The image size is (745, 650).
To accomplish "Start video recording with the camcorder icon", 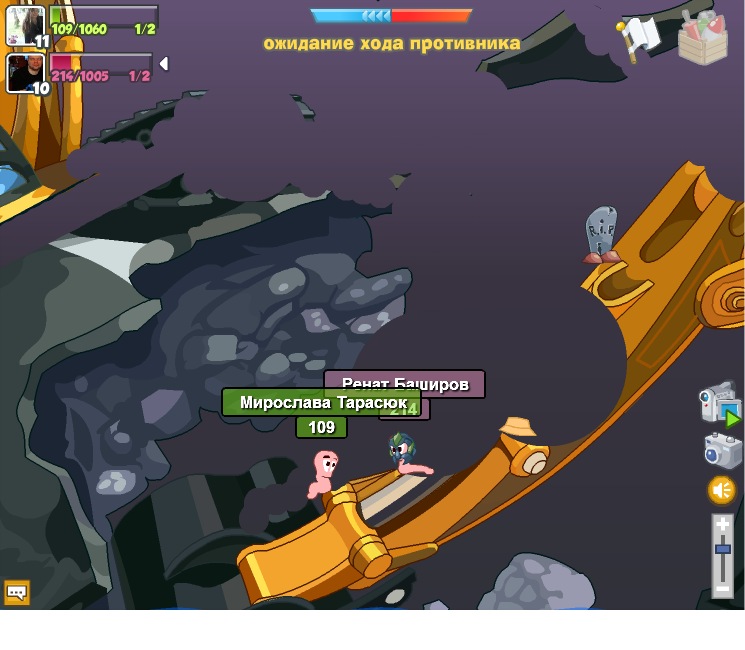I will tap(719, 403).
